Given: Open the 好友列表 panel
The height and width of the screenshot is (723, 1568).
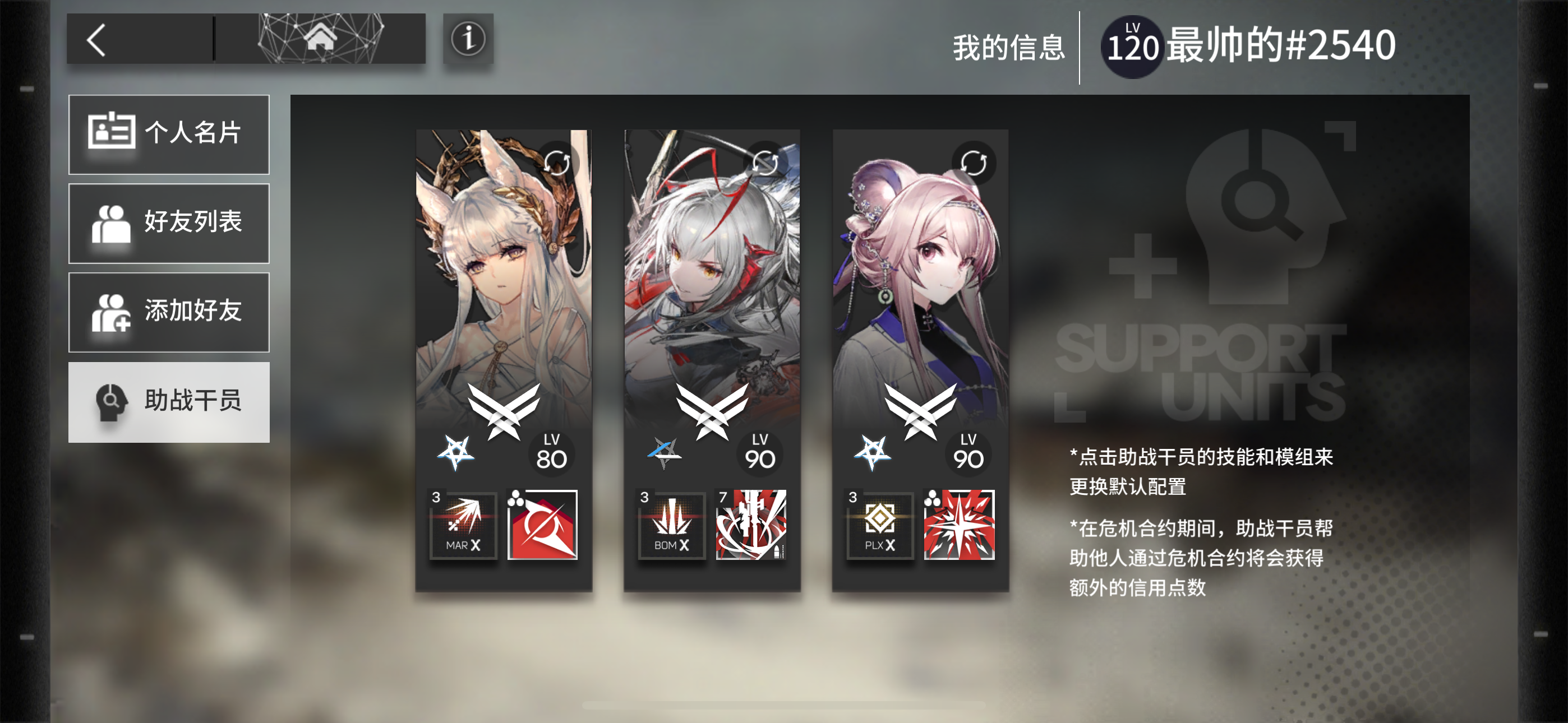Looking at the screenshot, I should 169,224.
